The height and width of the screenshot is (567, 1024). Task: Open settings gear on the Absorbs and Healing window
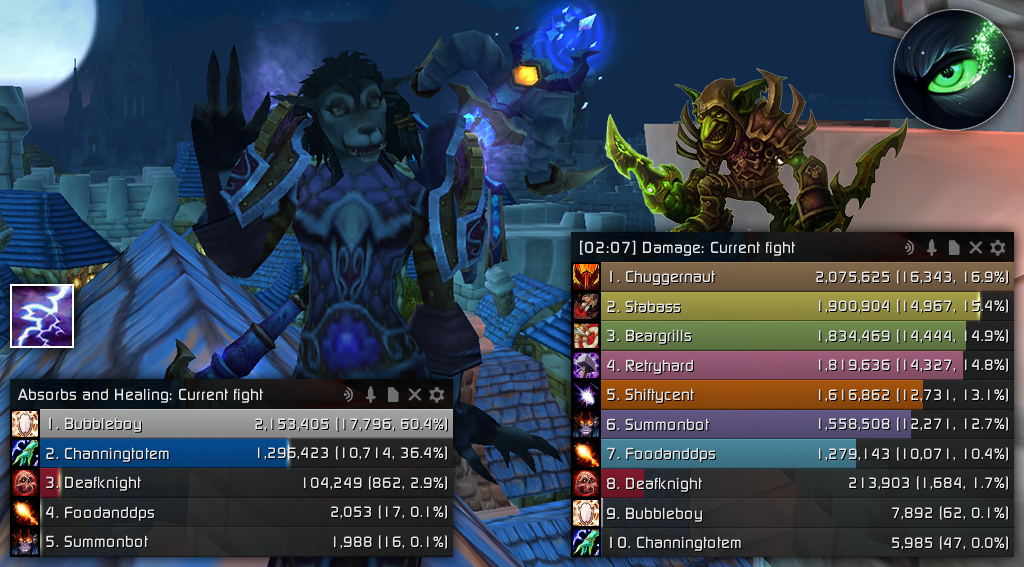click(x=436, y=395)
